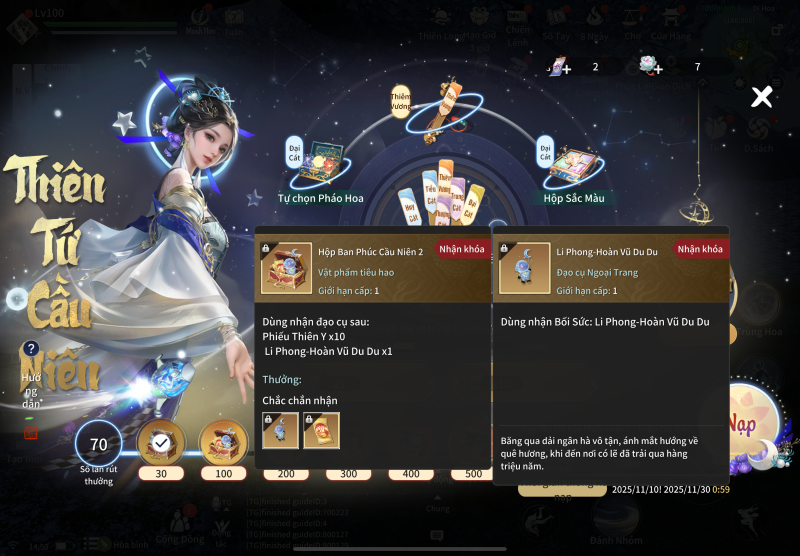Image resolution: width=800 pixels, height=556 pixels.
Task: Click the Li Phong-Hoàn Vũ Du Du item icon
Action: 524,268
